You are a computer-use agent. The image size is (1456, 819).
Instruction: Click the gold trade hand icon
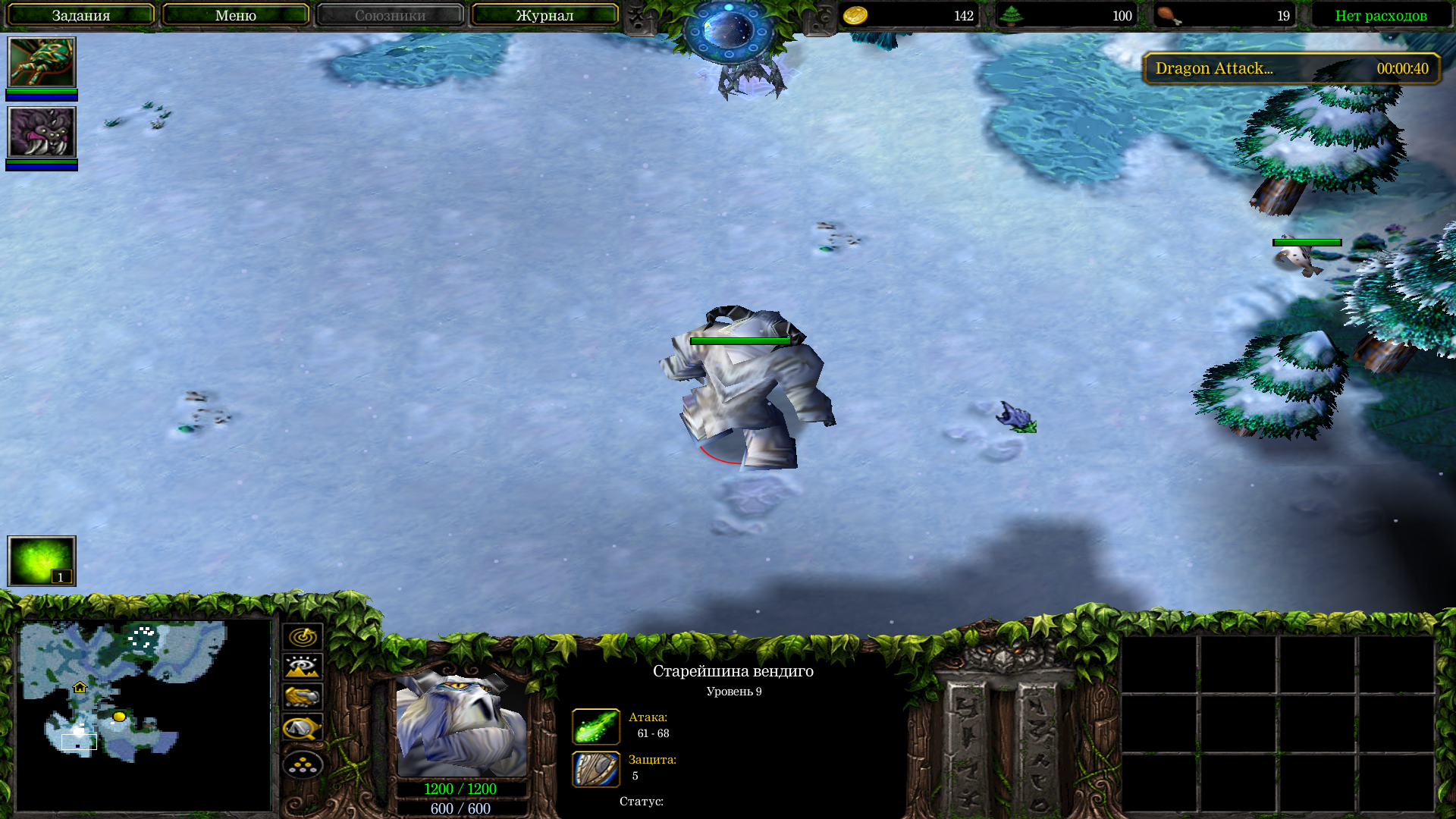point(302,695)
